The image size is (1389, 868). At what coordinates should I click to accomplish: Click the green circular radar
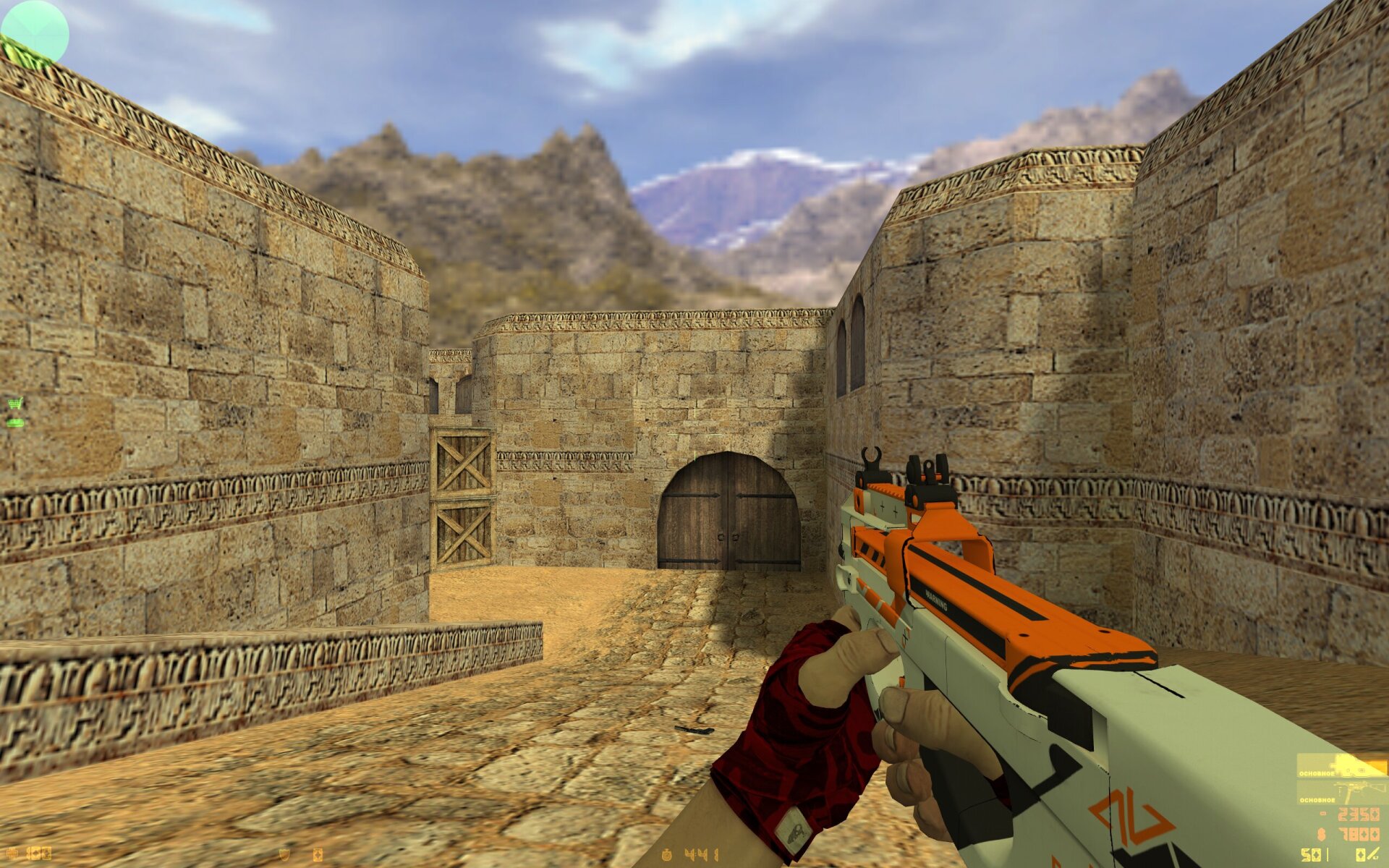pos(34,33)
